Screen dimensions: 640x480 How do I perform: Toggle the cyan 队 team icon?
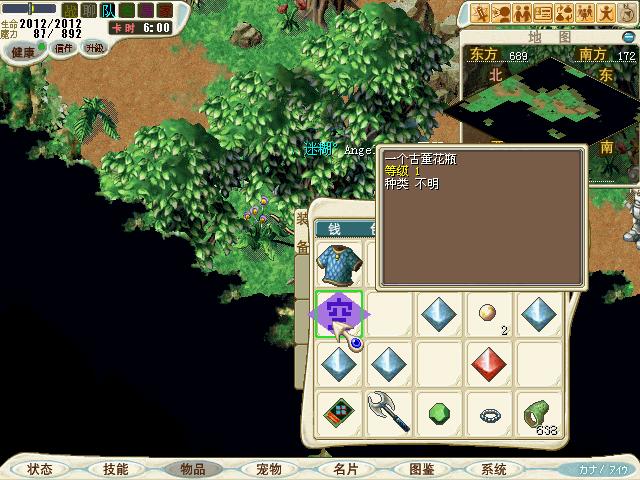tap(107, 11)
